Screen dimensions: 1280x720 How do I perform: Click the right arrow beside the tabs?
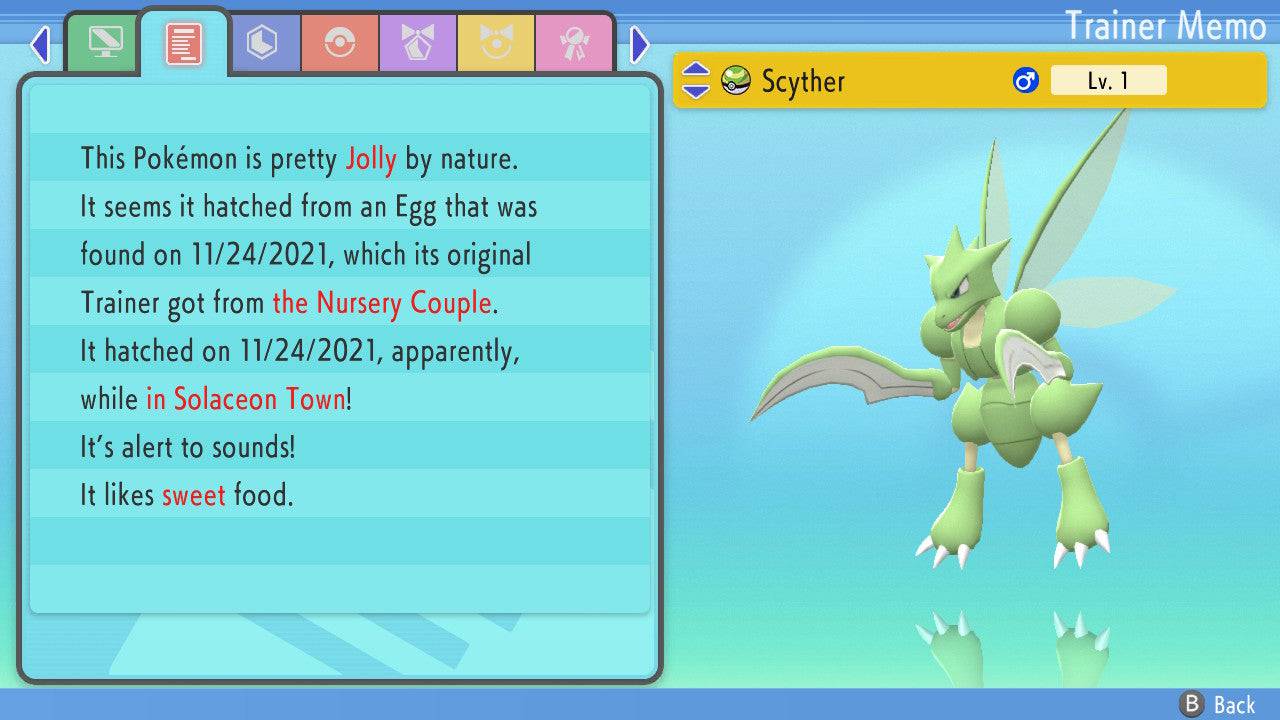pos(640,44)
